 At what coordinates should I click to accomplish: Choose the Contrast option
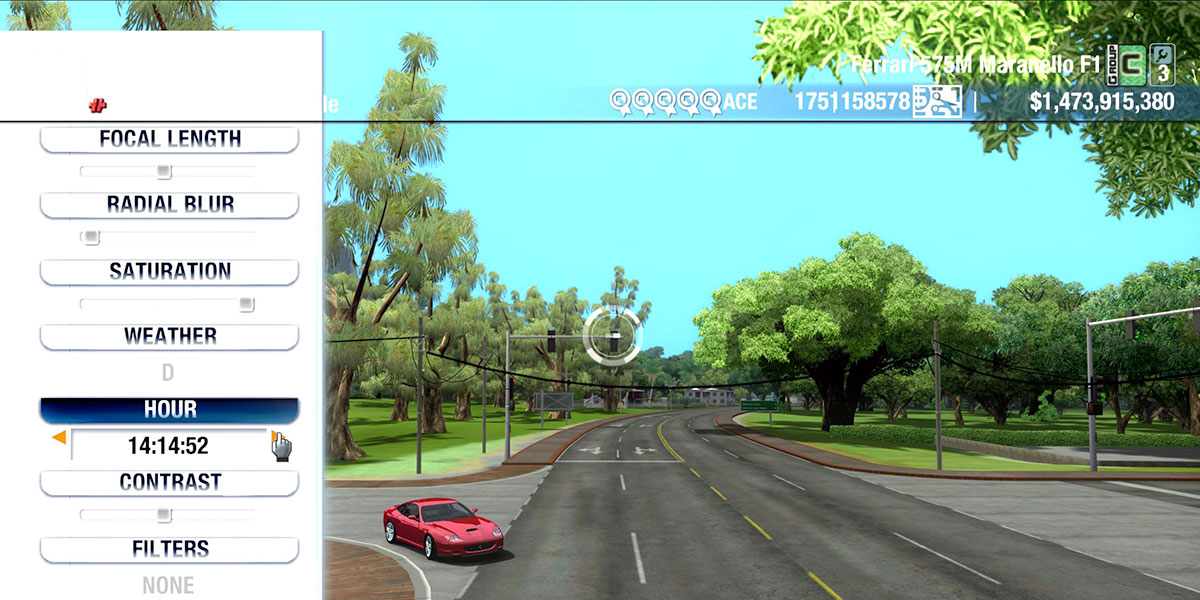coord(169,483)
